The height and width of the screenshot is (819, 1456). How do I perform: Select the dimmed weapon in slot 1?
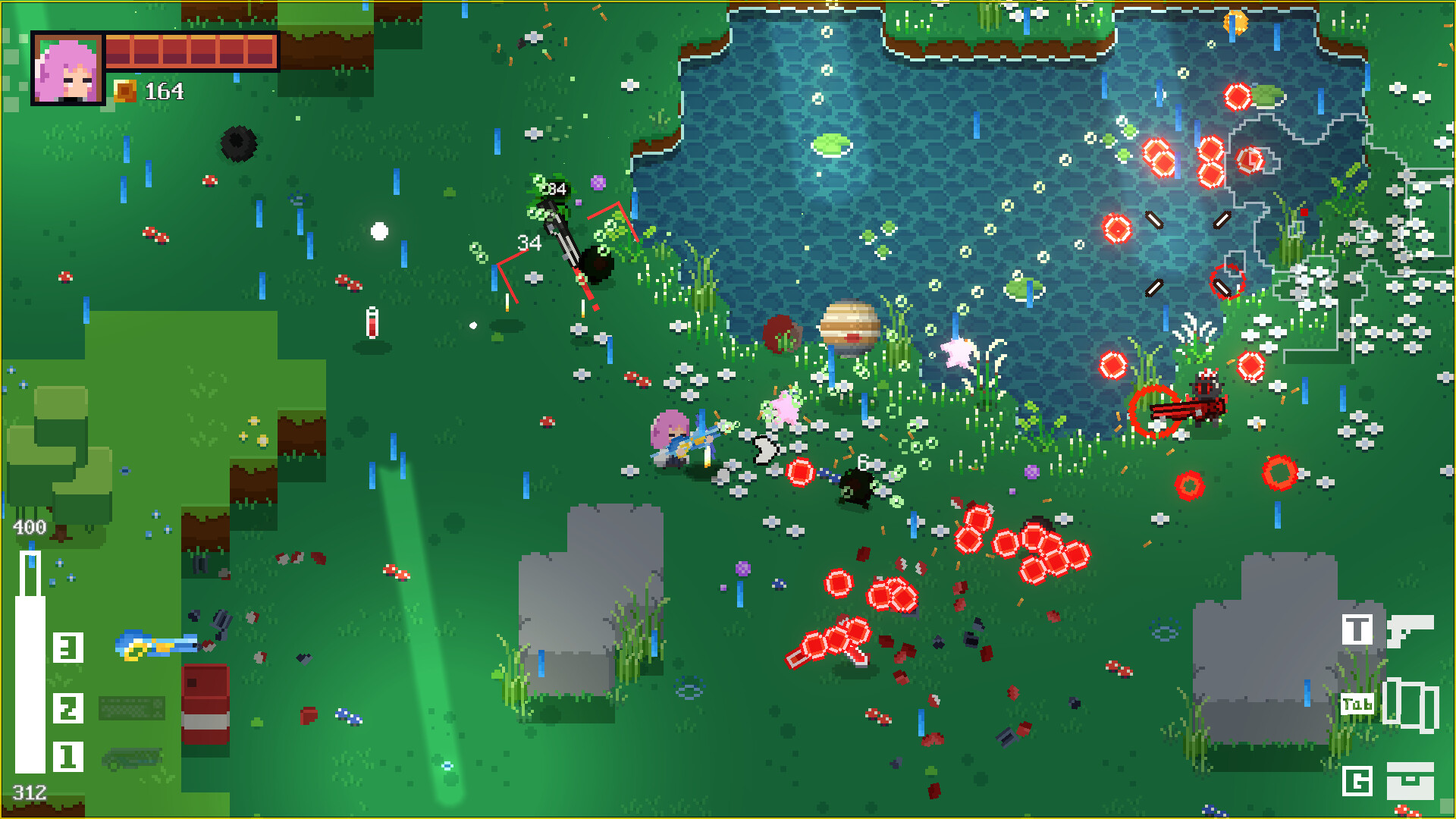coord(131,758)
